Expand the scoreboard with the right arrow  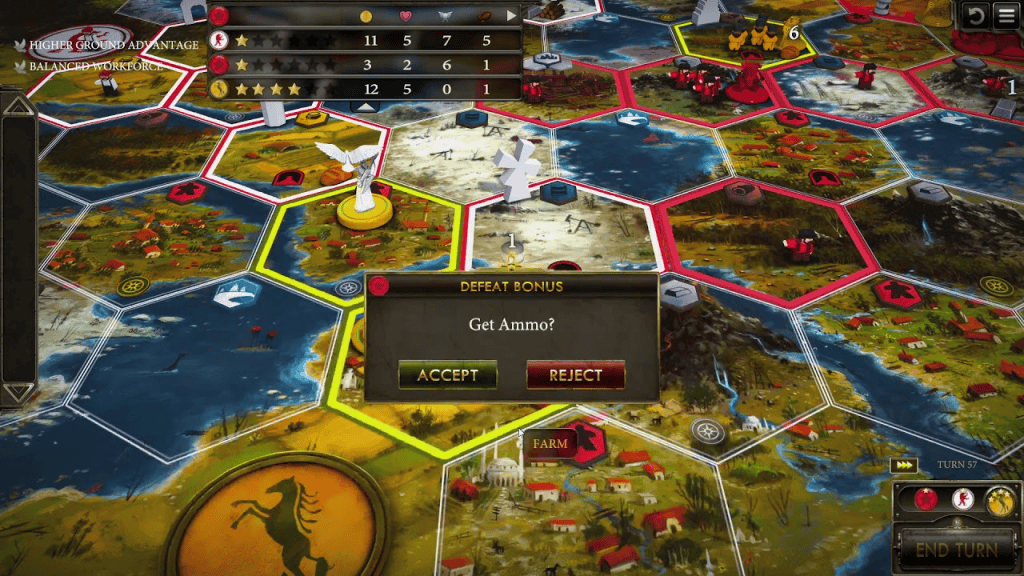(512, 16)
